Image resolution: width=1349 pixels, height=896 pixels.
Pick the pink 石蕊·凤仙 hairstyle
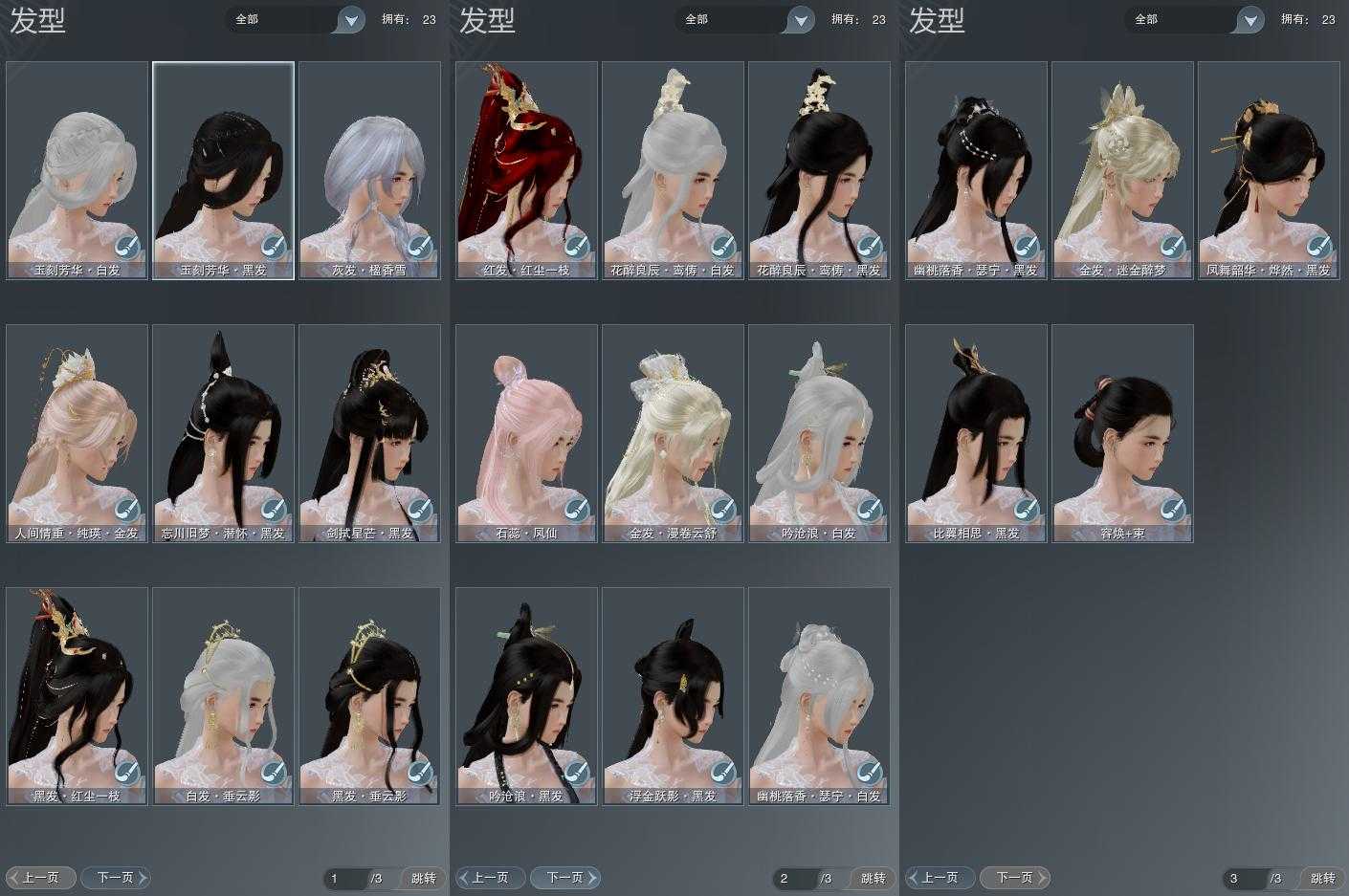527,433
